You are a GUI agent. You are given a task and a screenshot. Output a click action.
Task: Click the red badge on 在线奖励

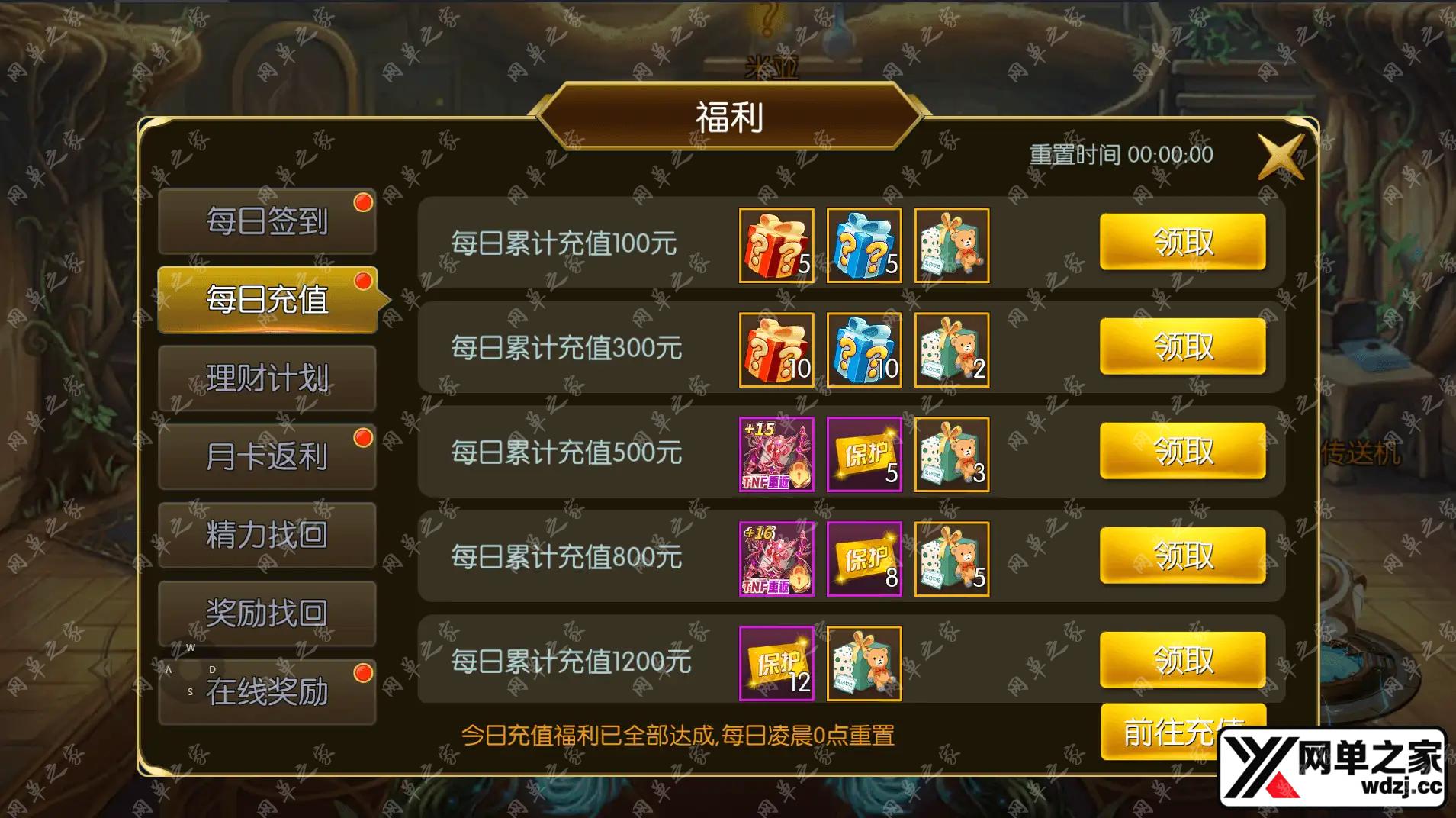[x=364, y=673]
